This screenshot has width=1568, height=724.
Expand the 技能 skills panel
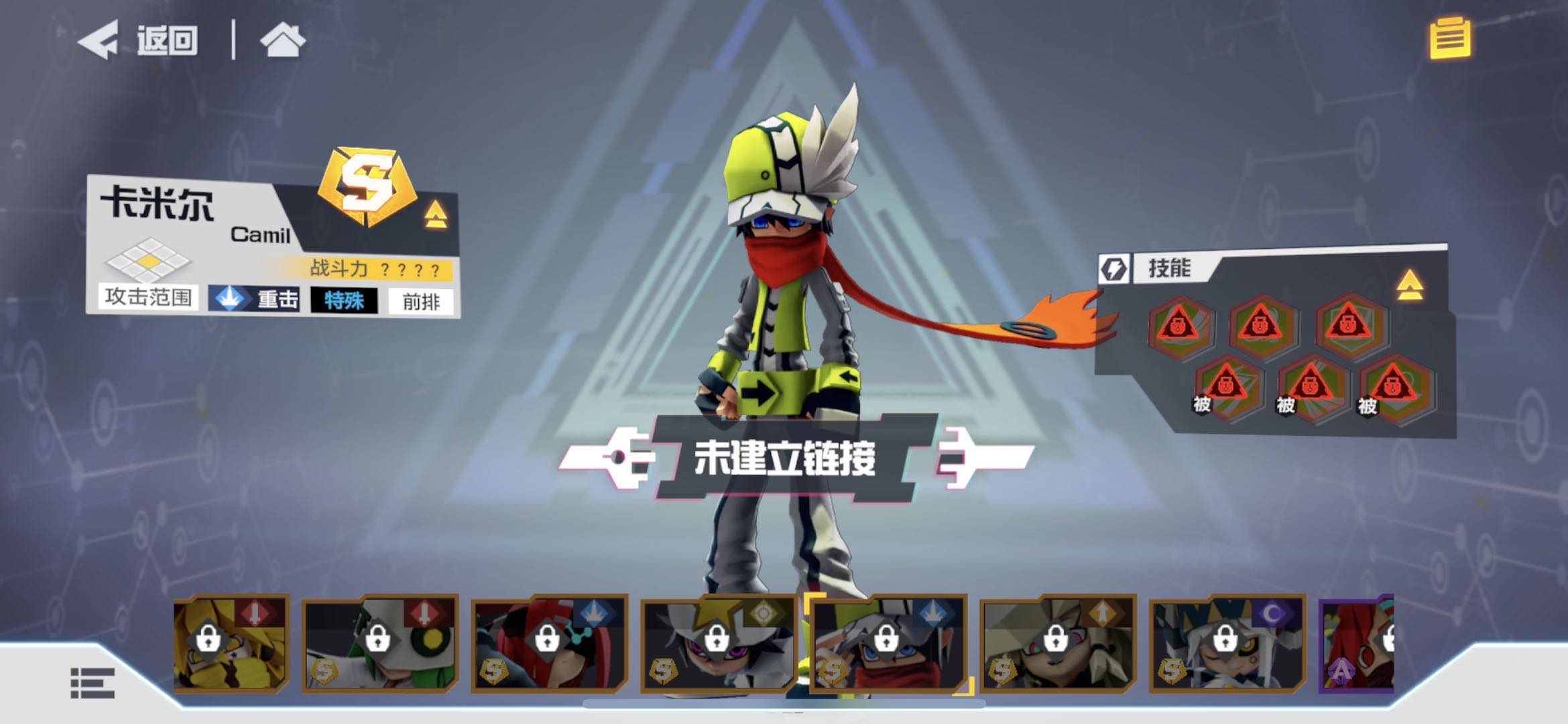pyautogui.click(x=1409, y=285)
